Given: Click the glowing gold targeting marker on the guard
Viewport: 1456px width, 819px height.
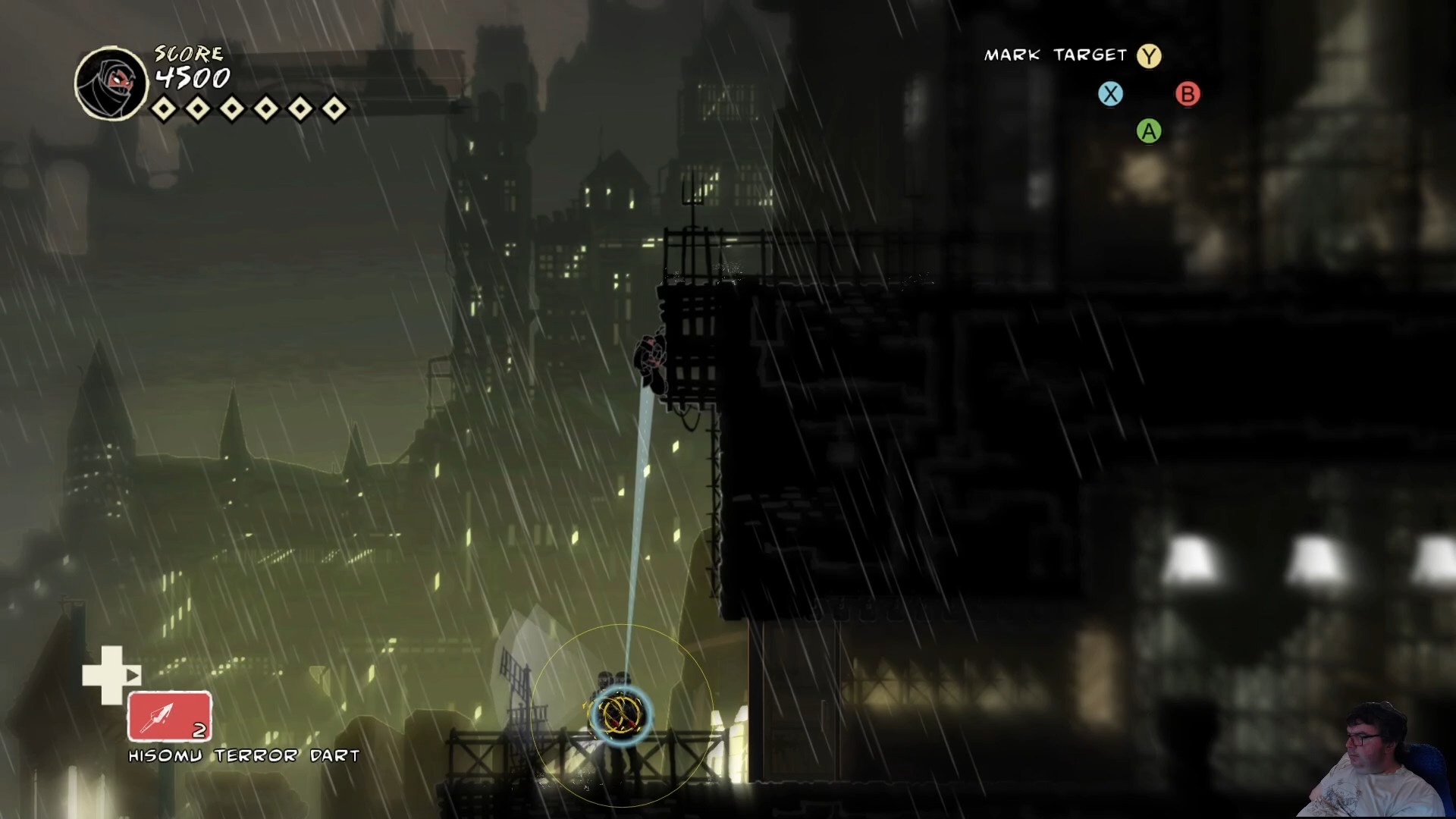Looking at the screenshot, I should [x=620, y=713].
